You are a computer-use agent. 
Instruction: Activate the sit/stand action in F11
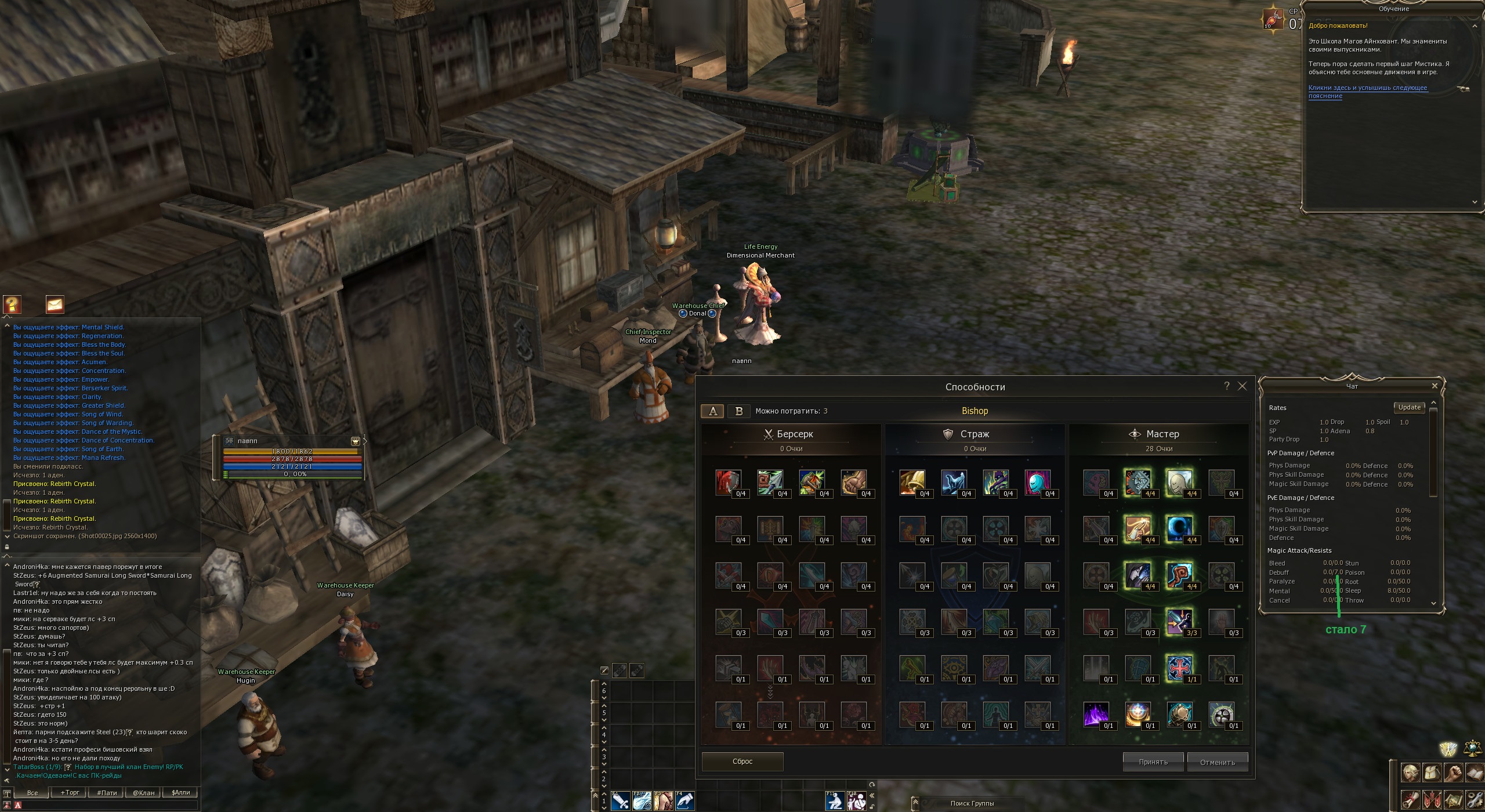click(835, 802)
